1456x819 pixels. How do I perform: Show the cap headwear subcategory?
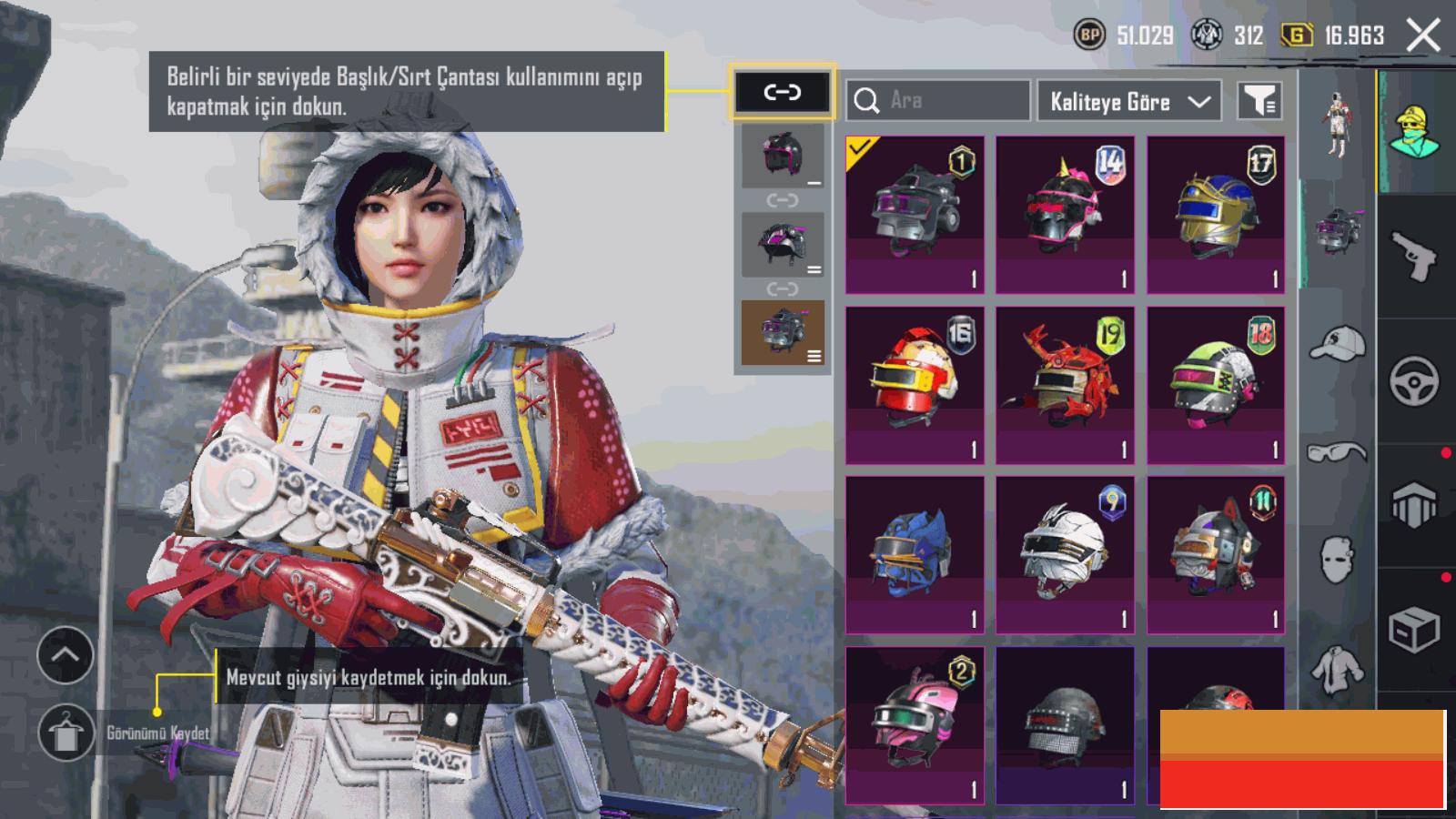tap(1337, 344)
